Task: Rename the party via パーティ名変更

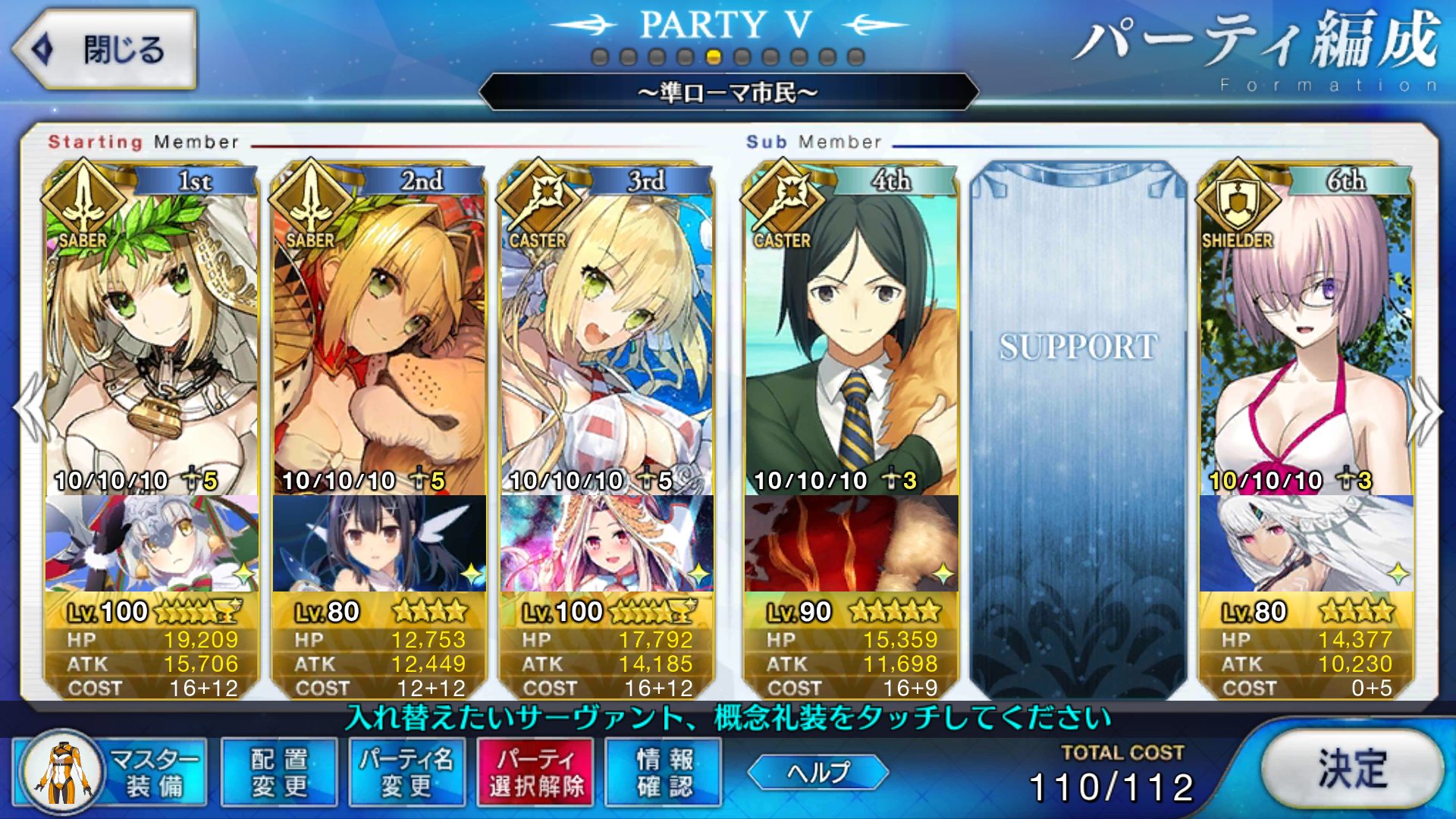Action: point(406,773)
